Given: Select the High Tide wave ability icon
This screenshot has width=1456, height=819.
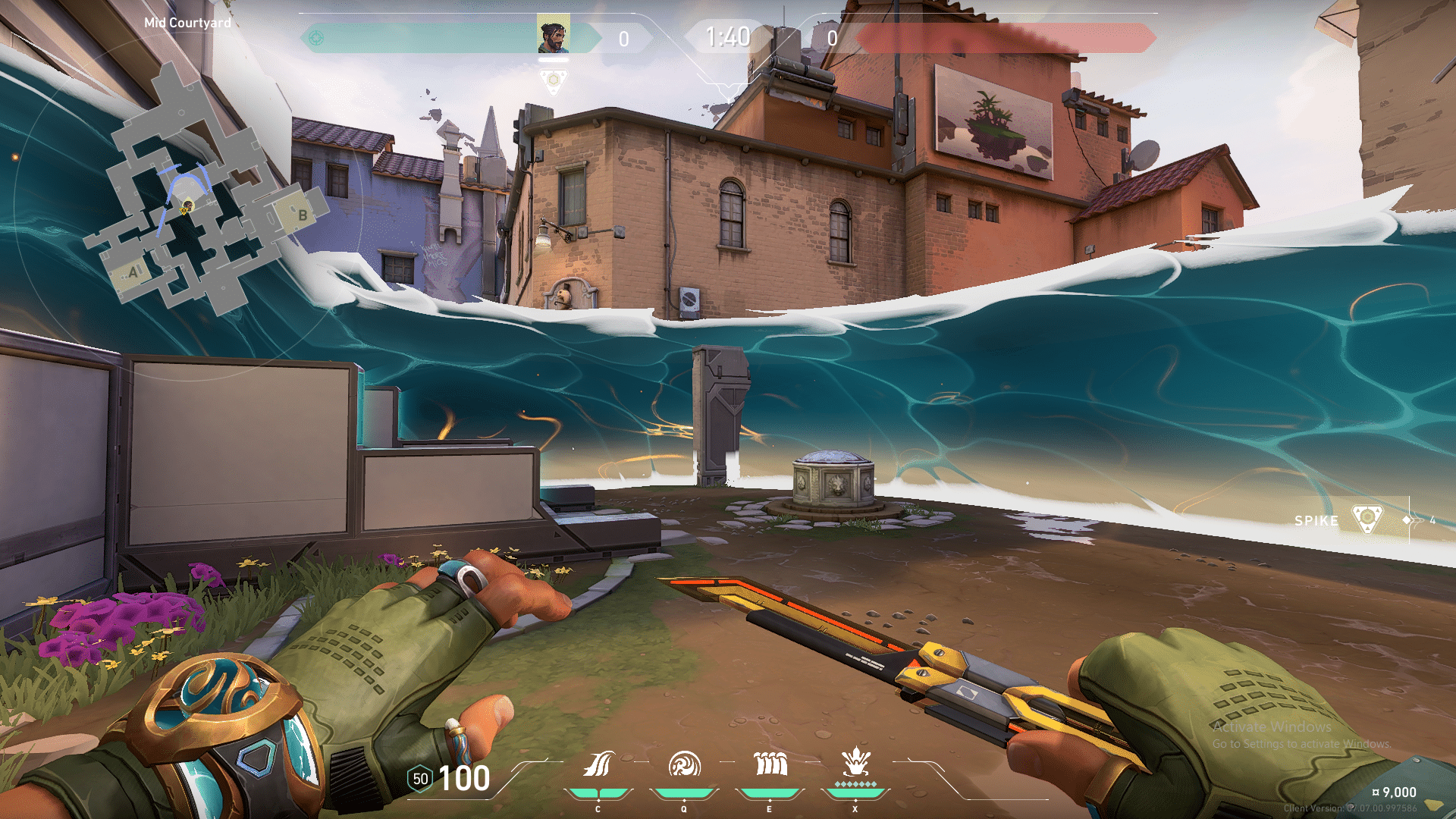Looking at the screenshot, I should tap(770, 764).
